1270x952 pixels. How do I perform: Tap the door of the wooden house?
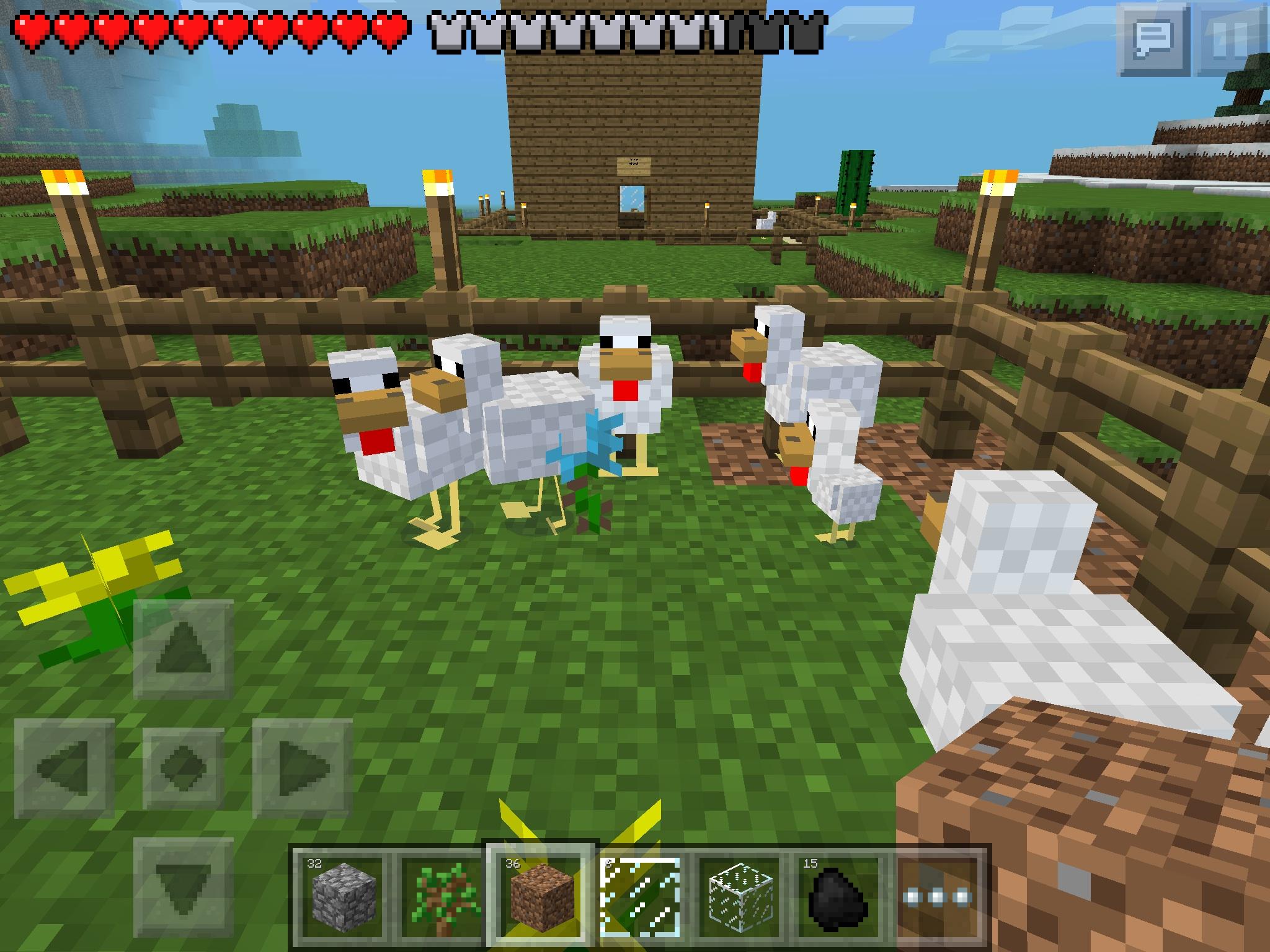pos(634,211)
